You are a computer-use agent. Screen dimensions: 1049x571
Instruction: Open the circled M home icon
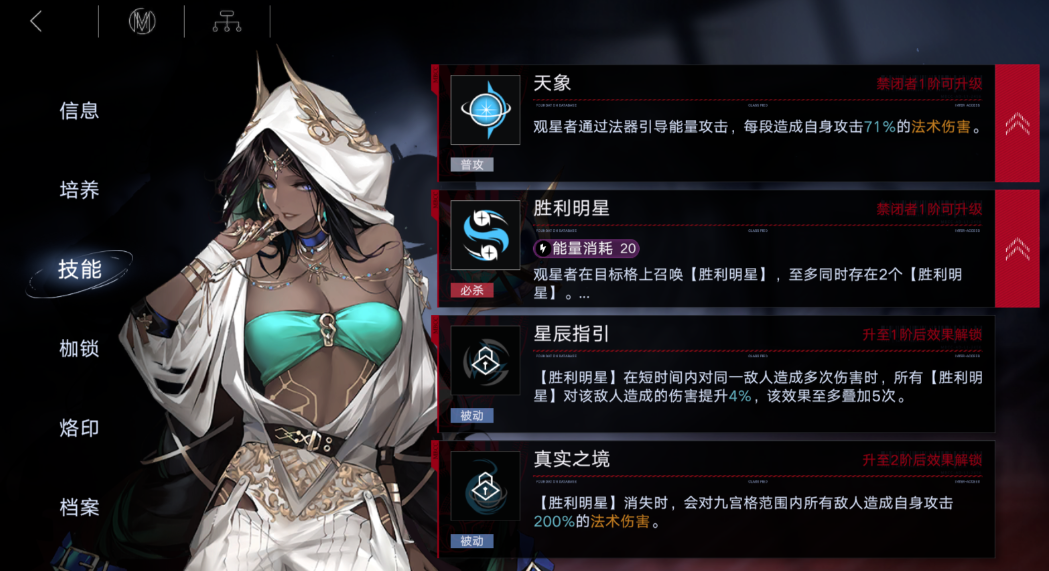coord(142,21)
